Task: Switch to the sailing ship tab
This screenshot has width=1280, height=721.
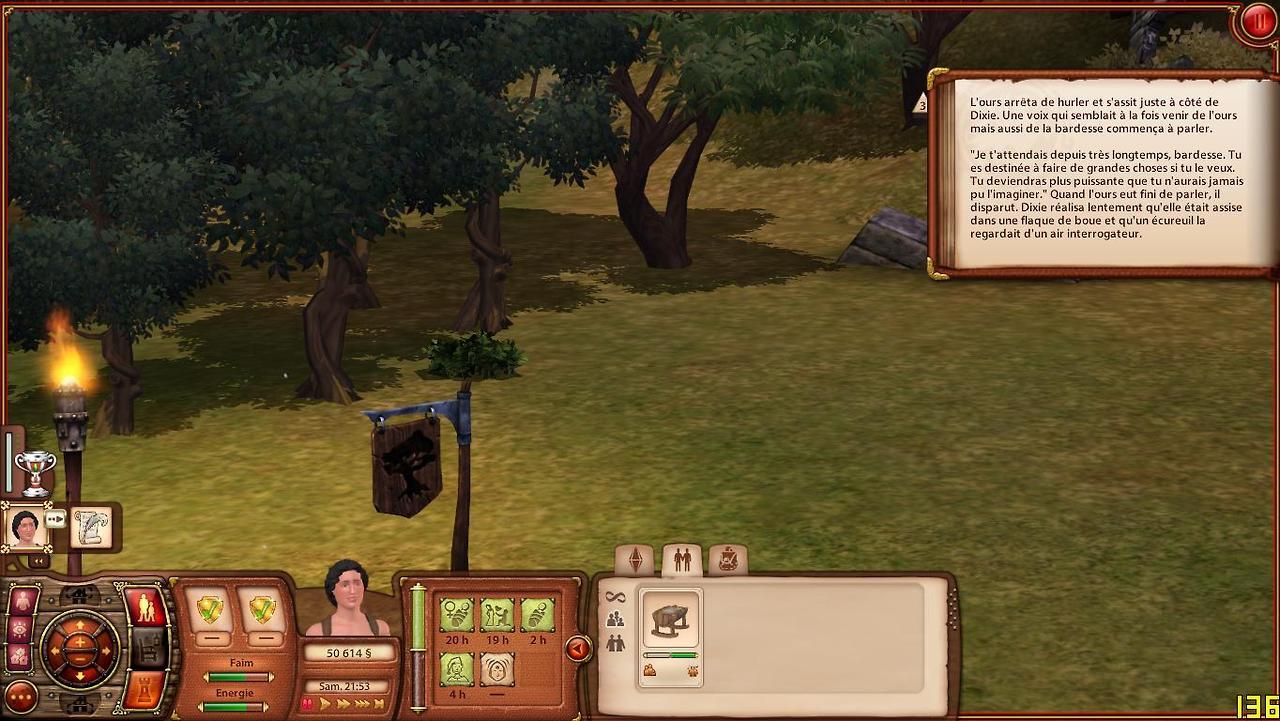Action: tap(728, 561)
